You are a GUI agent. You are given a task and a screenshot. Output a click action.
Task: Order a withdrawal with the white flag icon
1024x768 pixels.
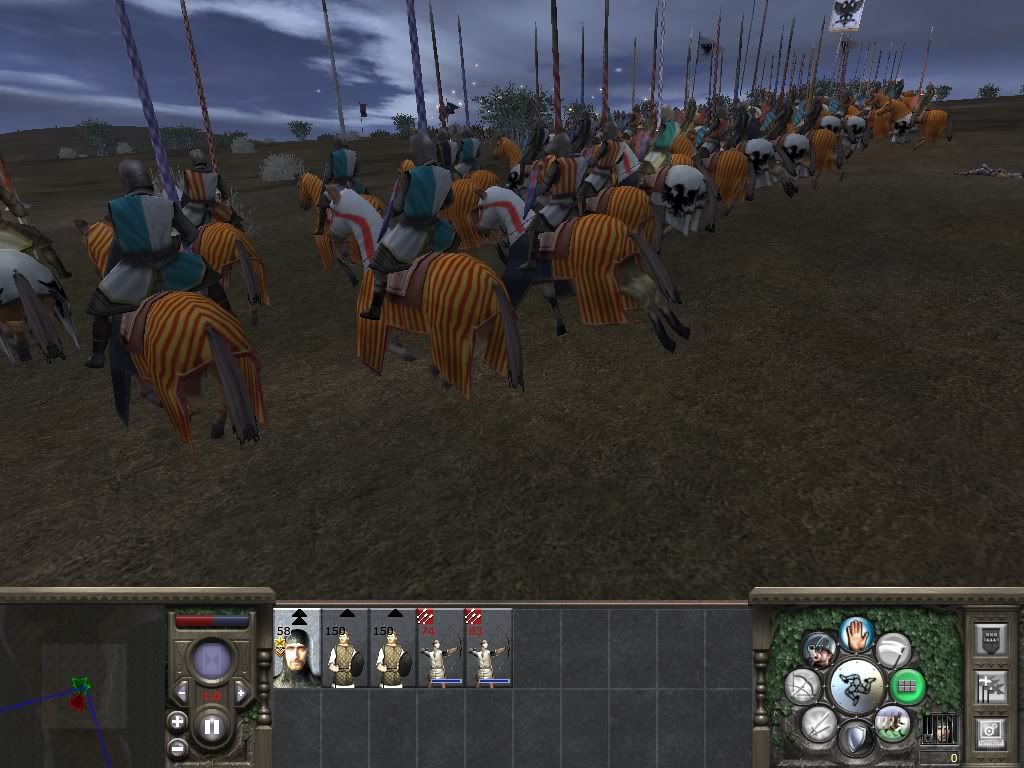[x=892, y=650]
